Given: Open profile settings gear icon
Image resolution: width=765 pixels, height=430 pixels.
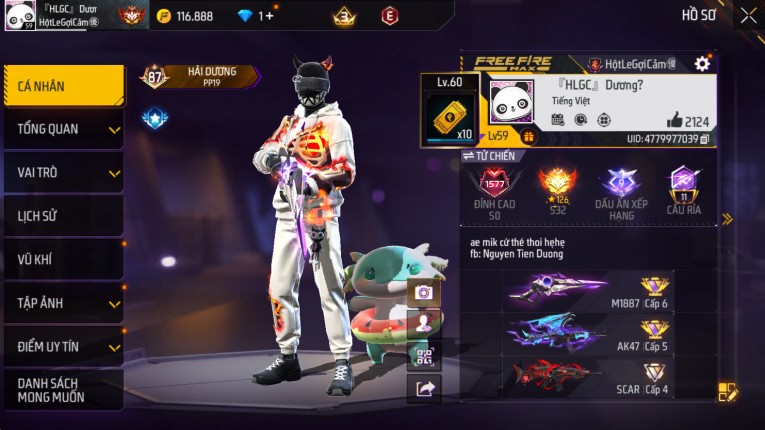Looking at the screenshot, I should pos(702,64).
